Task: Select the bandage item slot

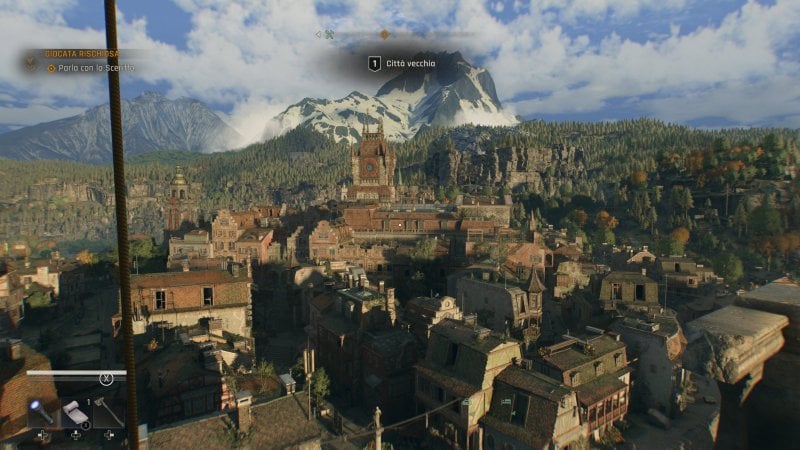Action: pyautogui.click(x=76, y=411)
